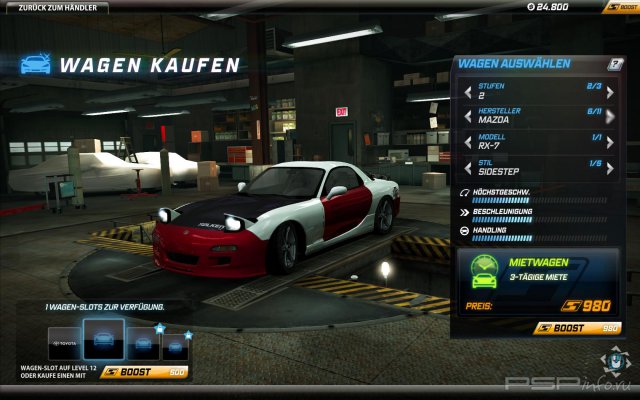Choose previous Modell with left arrow

coord(466,141)
